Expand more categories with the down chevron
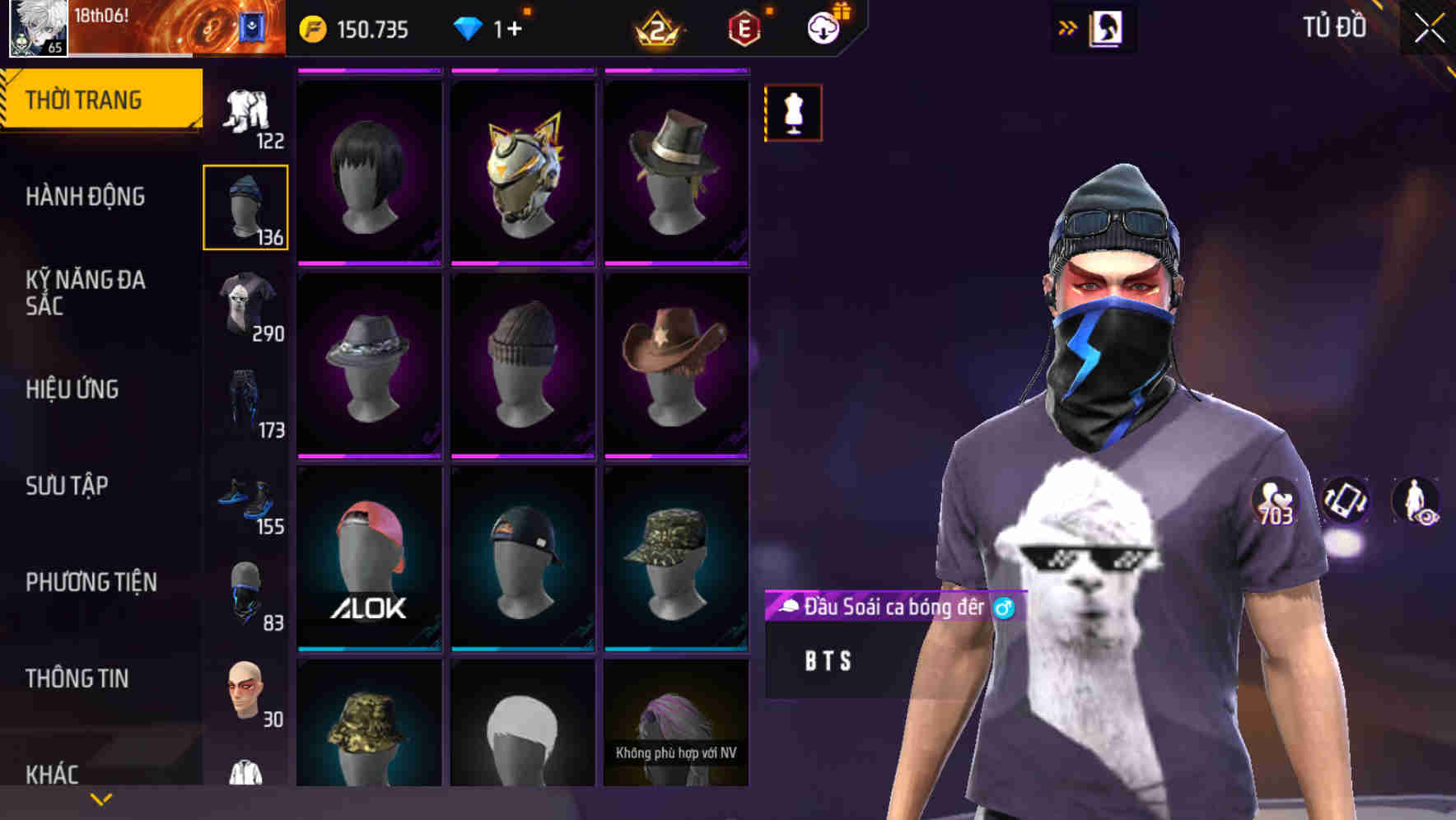This screenshot has width=1456, height=820. (100, 799)
